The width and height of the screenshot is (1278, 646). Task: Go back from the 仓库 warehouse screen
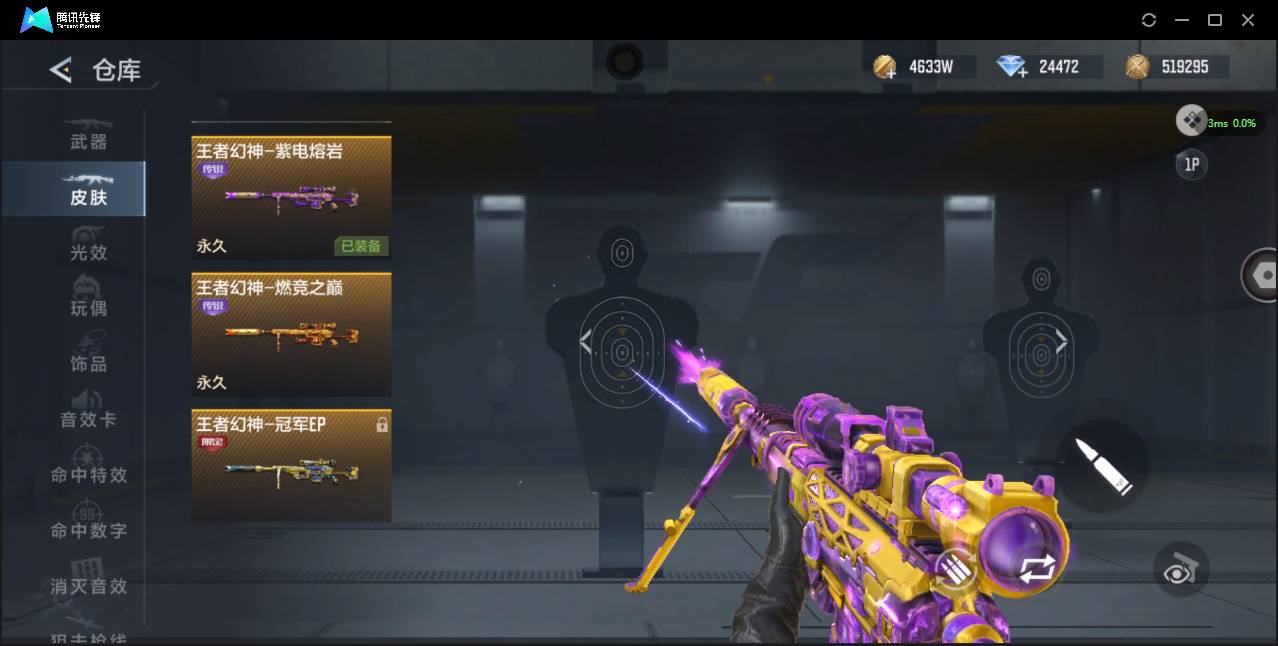tap(61, 70)
